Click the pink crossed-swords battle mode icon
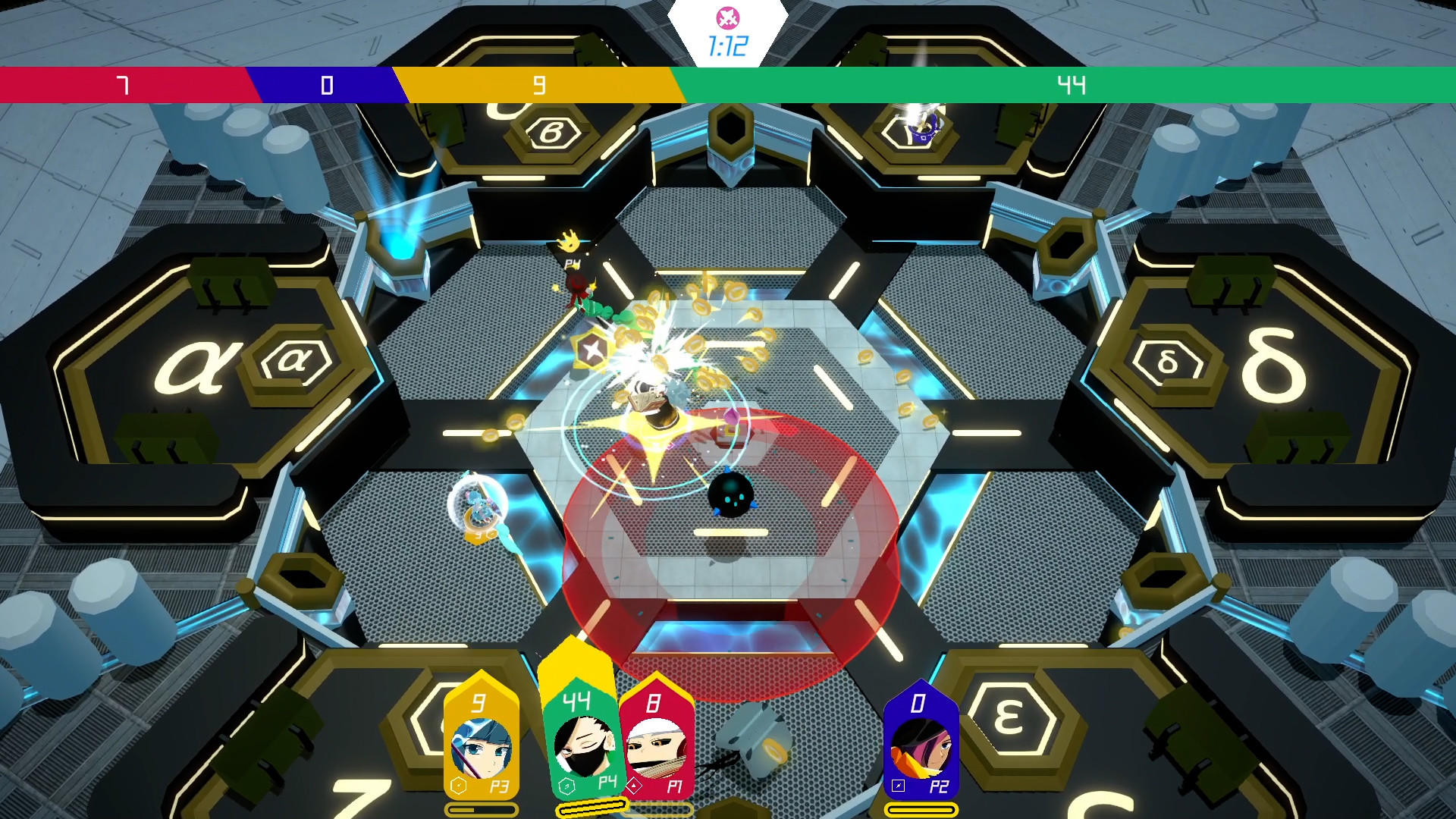The height and width of the screenshot is (819, 1456). (726, 17)
